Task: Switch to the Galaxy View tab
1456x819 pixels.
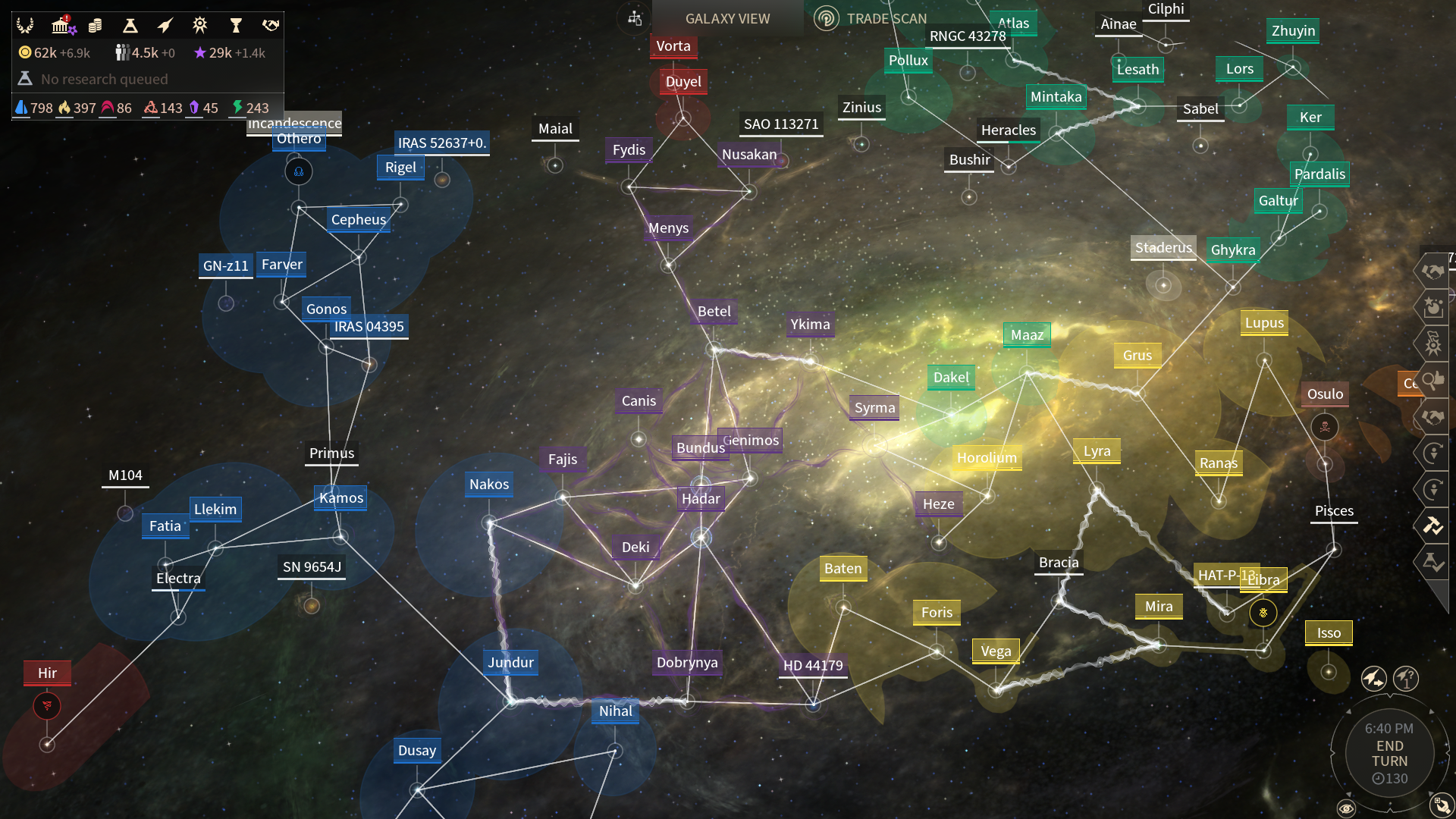Action: 727,18
